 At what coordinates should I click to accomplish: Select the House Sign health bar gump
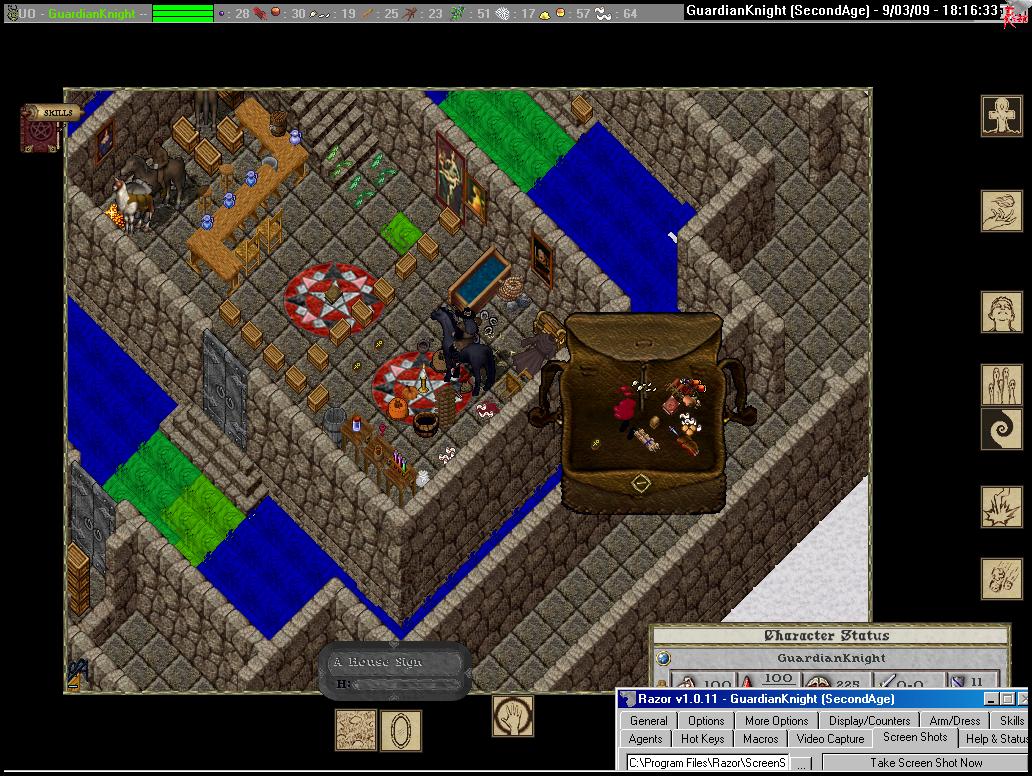point(394,670)
